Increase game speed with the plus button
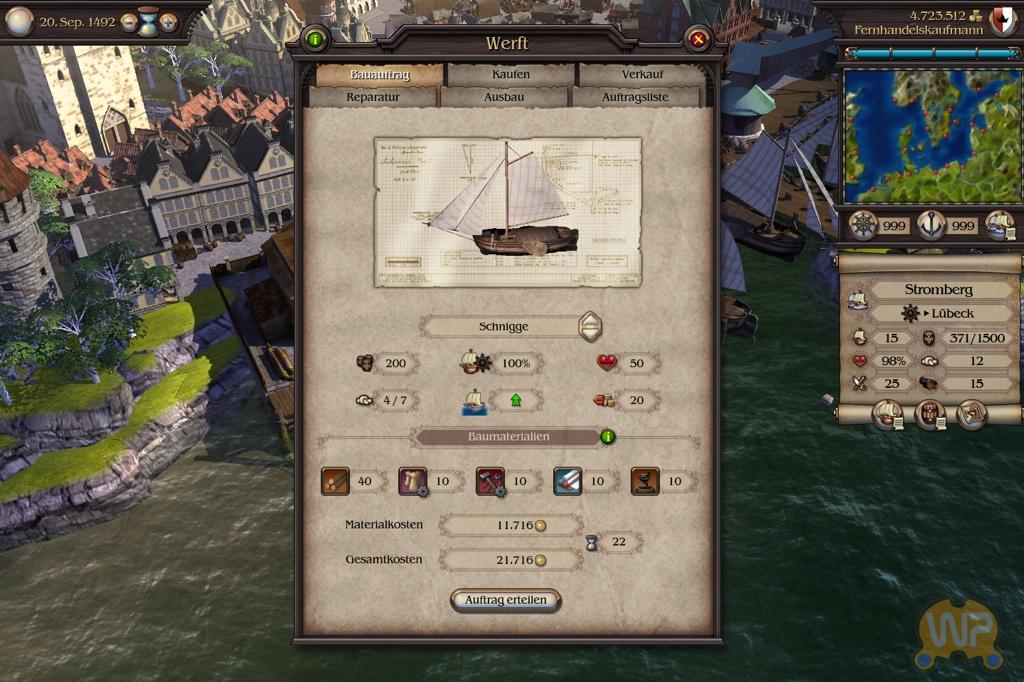The image size is (1024, 682). tap(168, 21)
